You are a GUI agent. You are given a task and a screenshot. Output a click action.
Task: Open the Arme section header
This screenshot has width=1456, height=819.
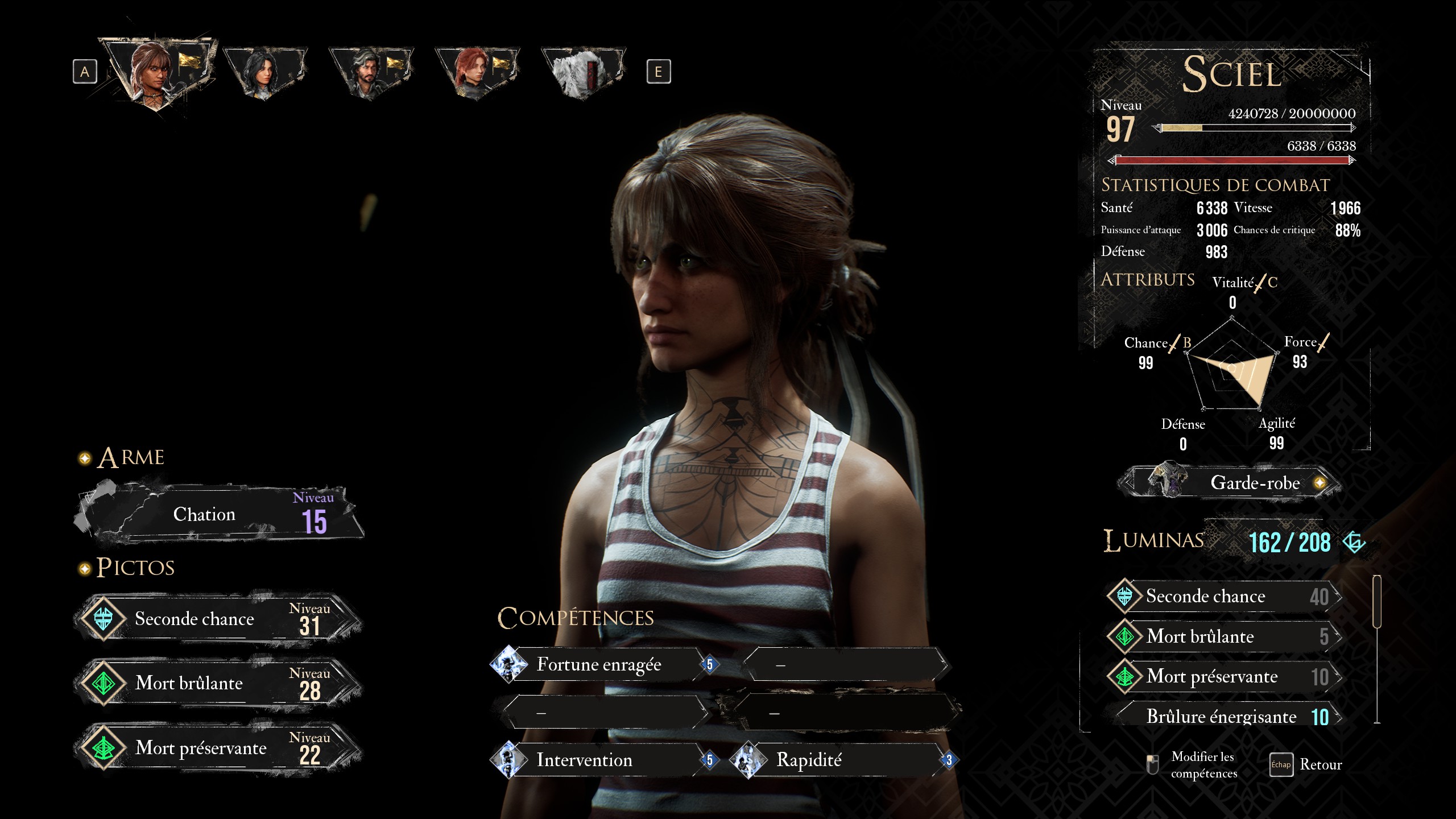click(x=131, y=458)
